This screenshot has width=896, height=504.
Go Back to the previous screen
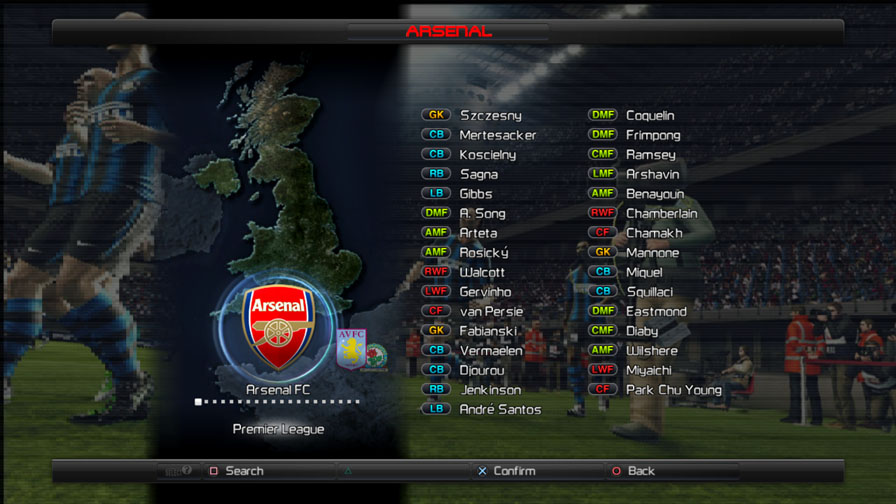point(640,471)
